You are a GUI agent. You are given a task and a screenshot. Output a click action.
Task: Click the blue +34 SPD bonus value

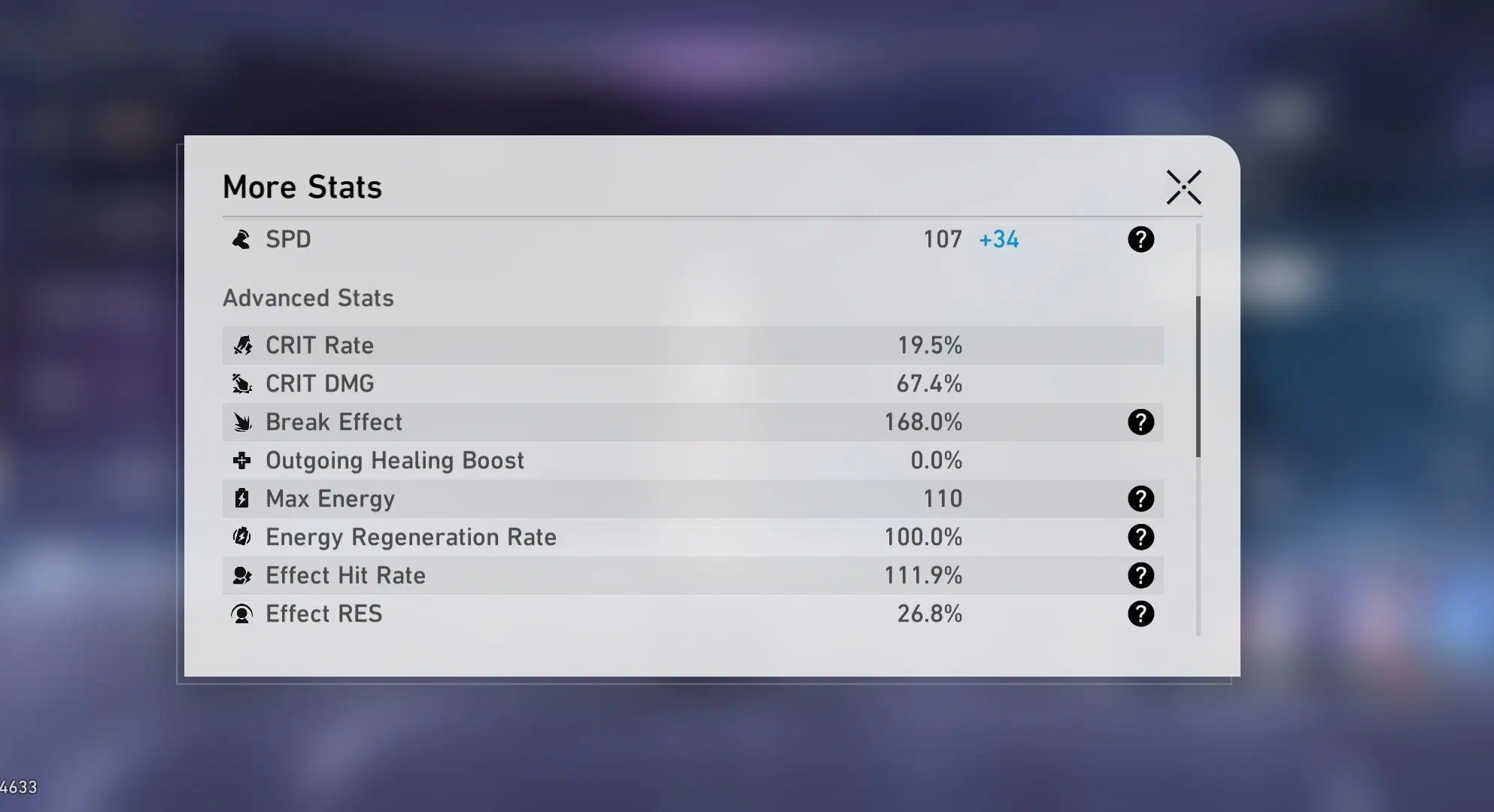[998, 239]
